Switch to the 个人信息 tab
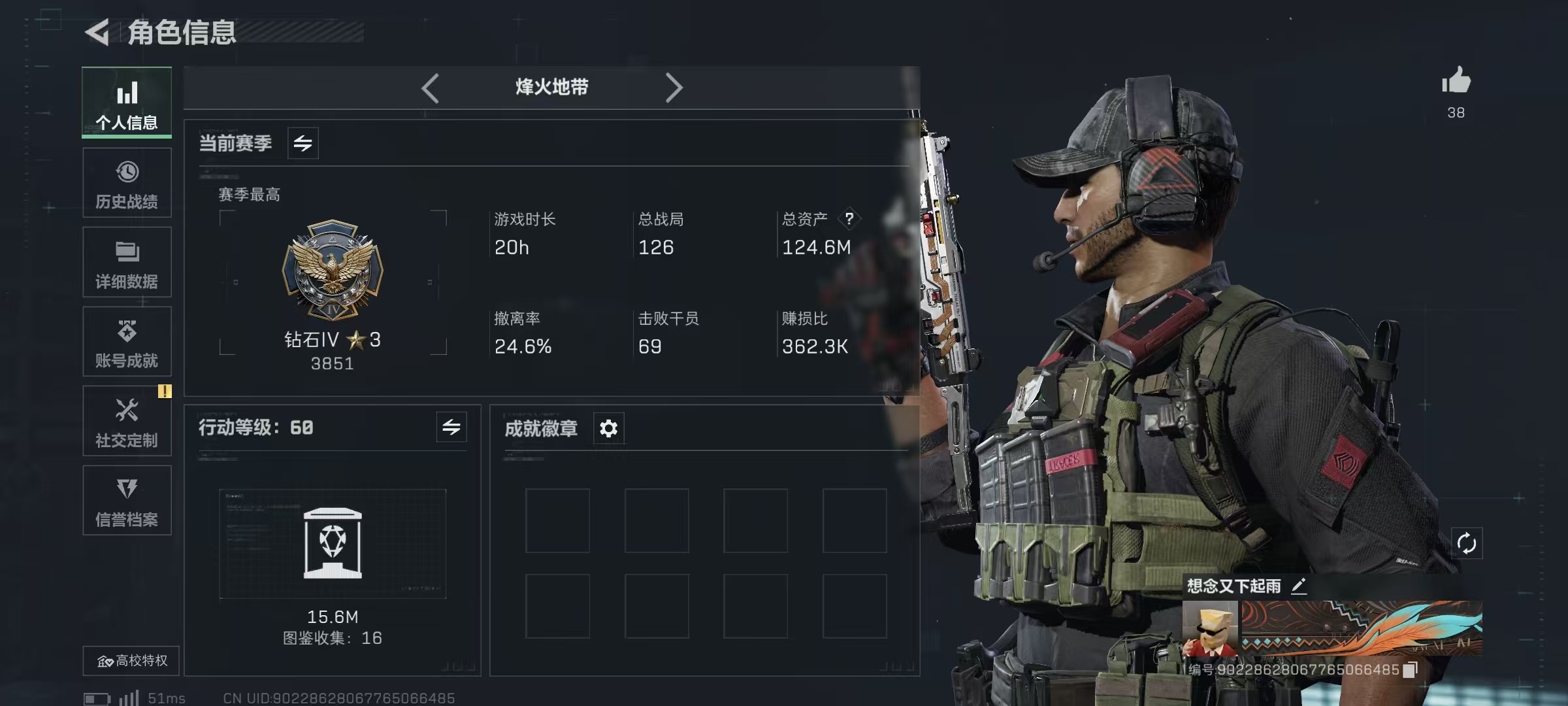The height and width of the screenshot is (706, 1568). click(127, 103)
